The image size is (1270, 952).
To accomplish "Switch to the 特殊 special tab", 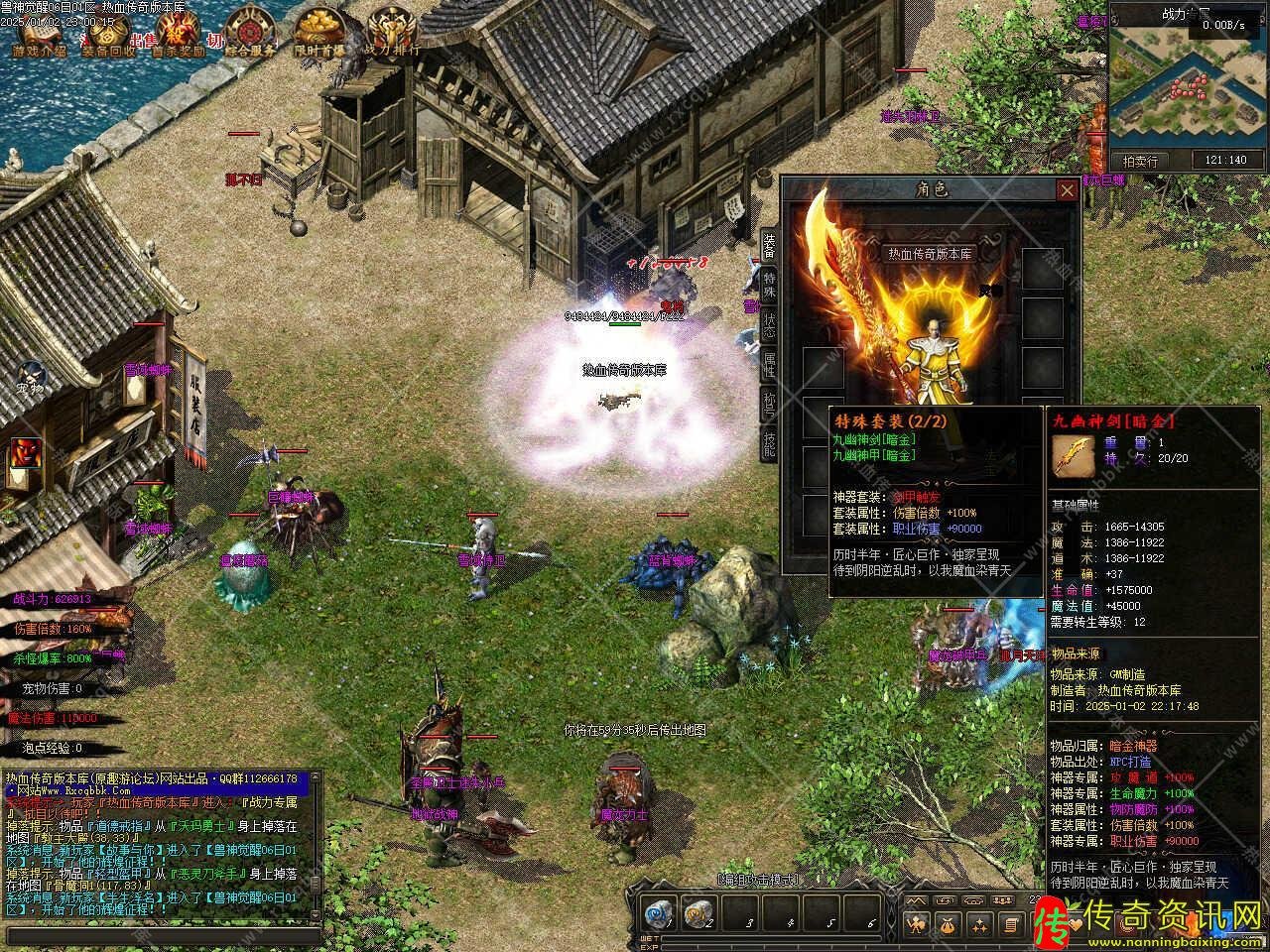I will click(x=769, y=285).
